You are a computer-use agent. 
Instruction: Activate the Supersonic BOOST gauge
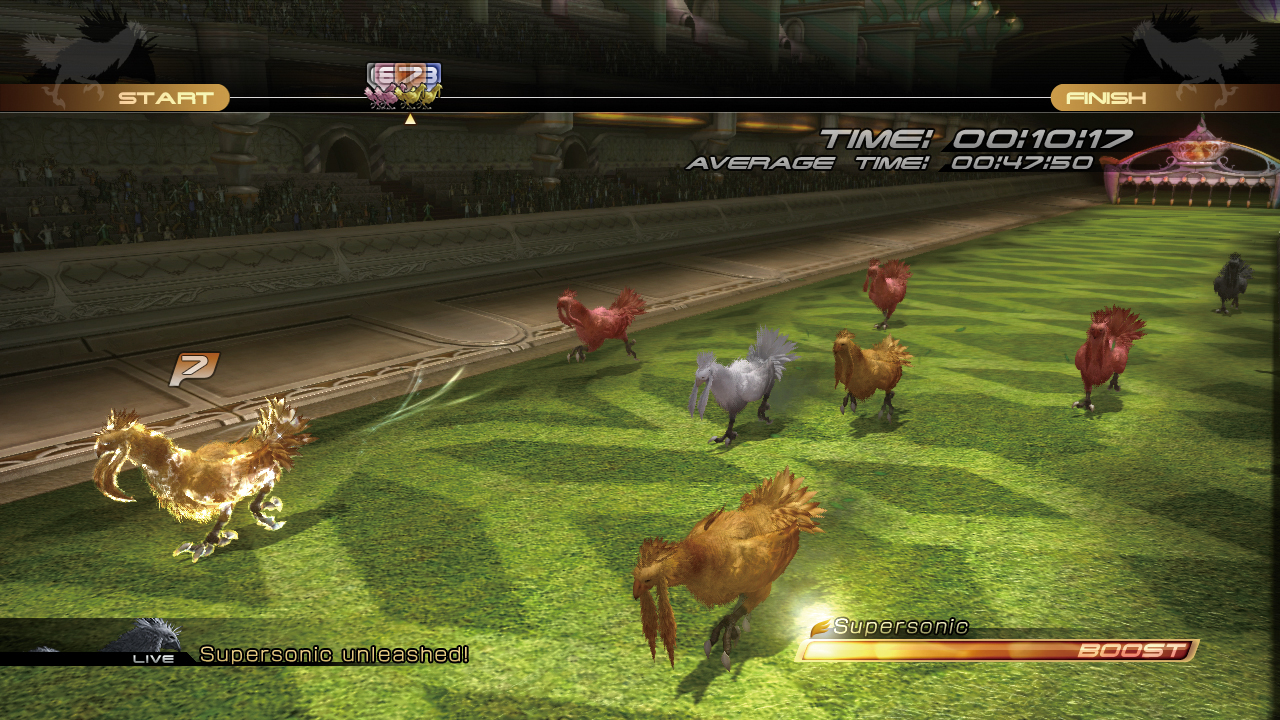[998, 651]
